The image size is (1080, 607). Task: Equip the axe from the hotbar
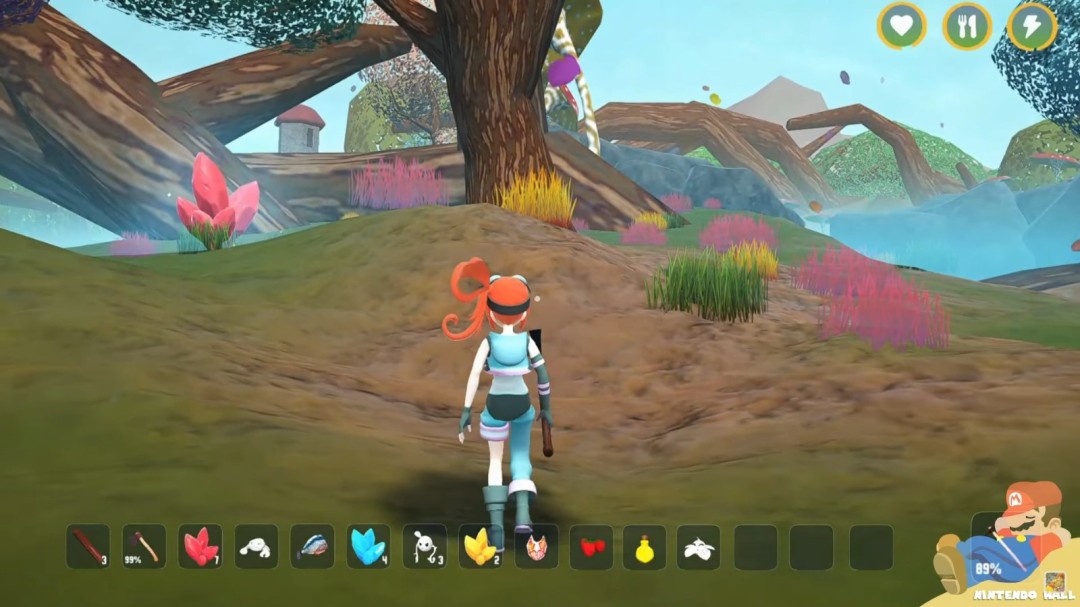point(144,547)
